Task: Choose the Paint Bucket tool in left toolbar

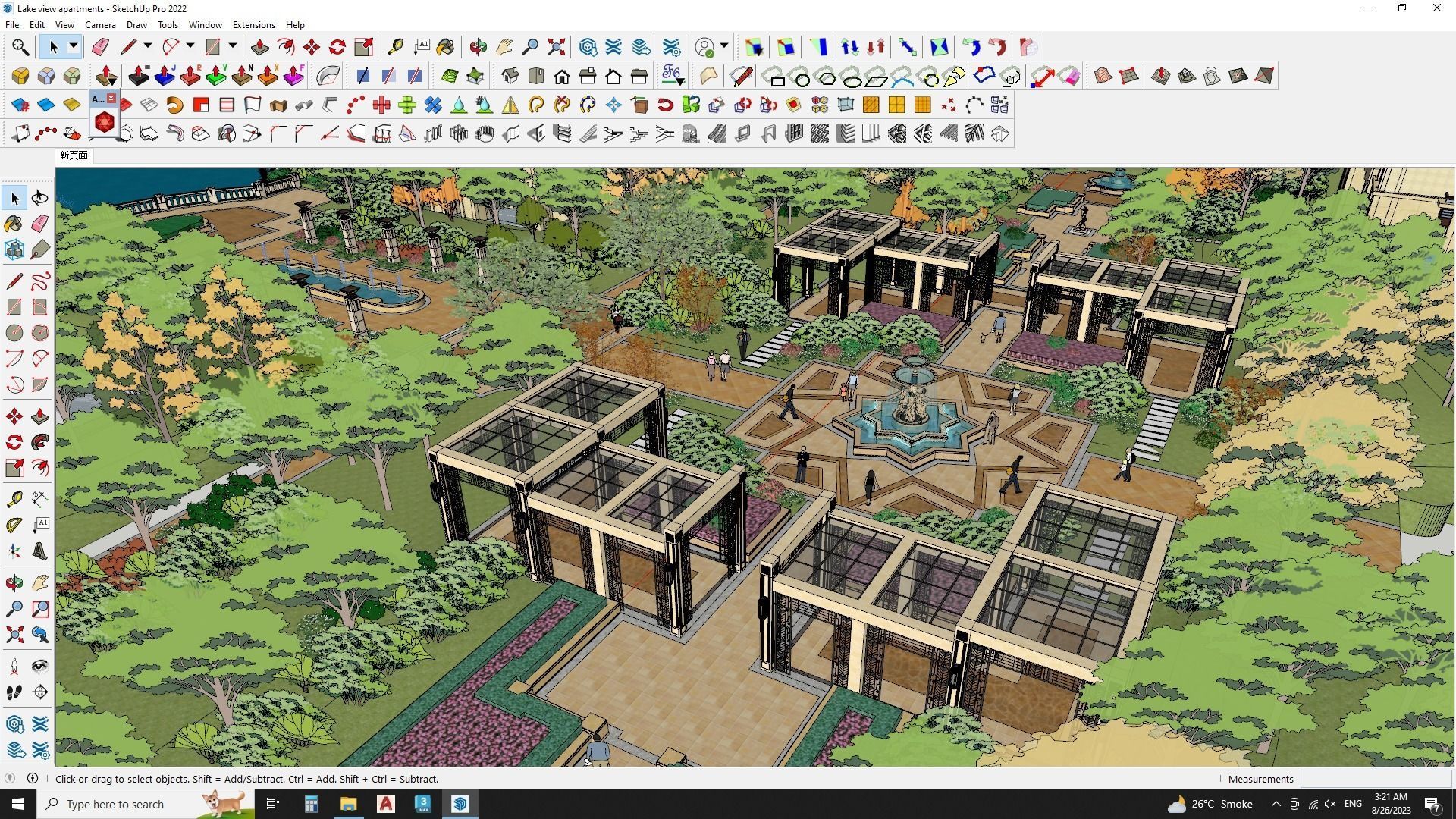Action: (14, 223)
